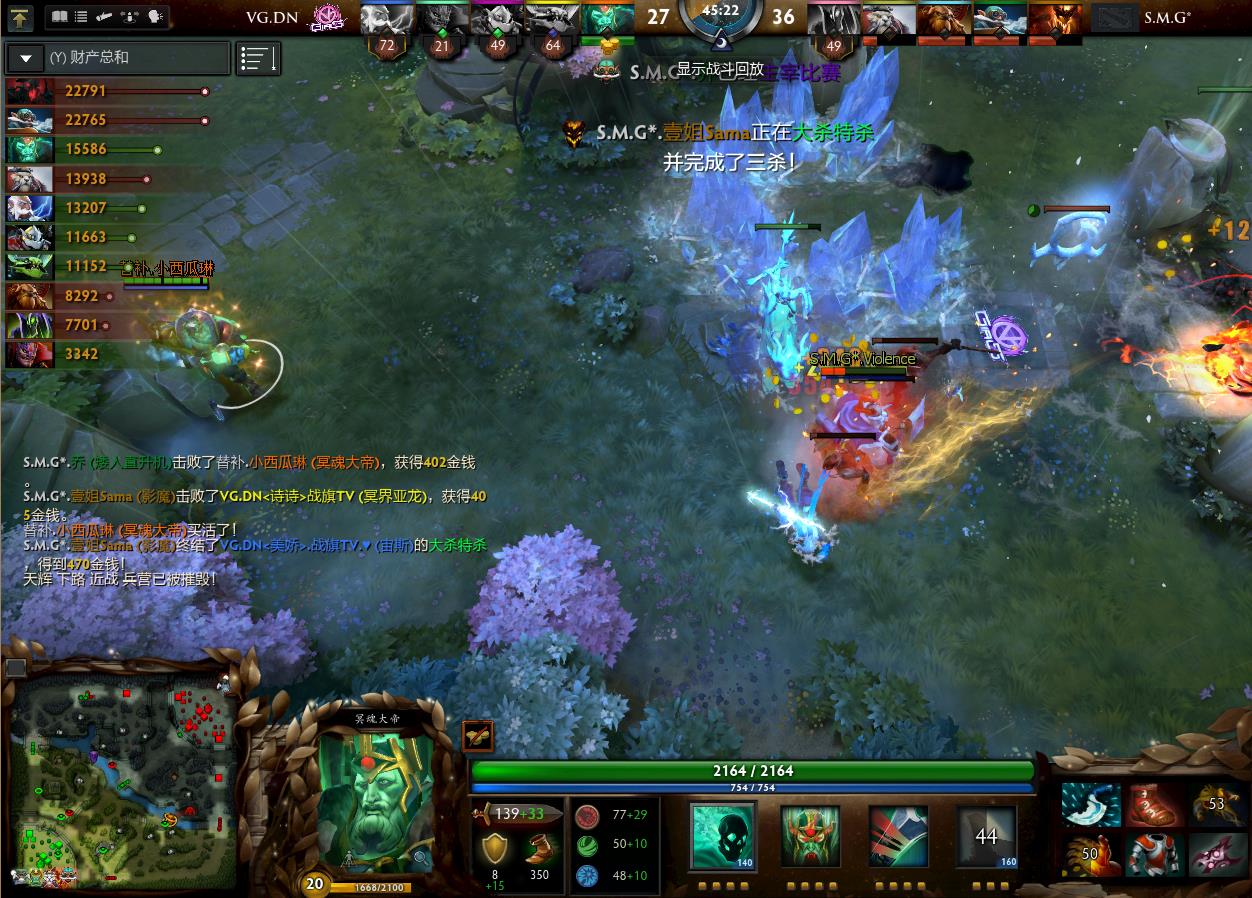Click the speaking head icon in the top bar
The height and width of the screenshot is (898, 1252).
coord(155,17)
